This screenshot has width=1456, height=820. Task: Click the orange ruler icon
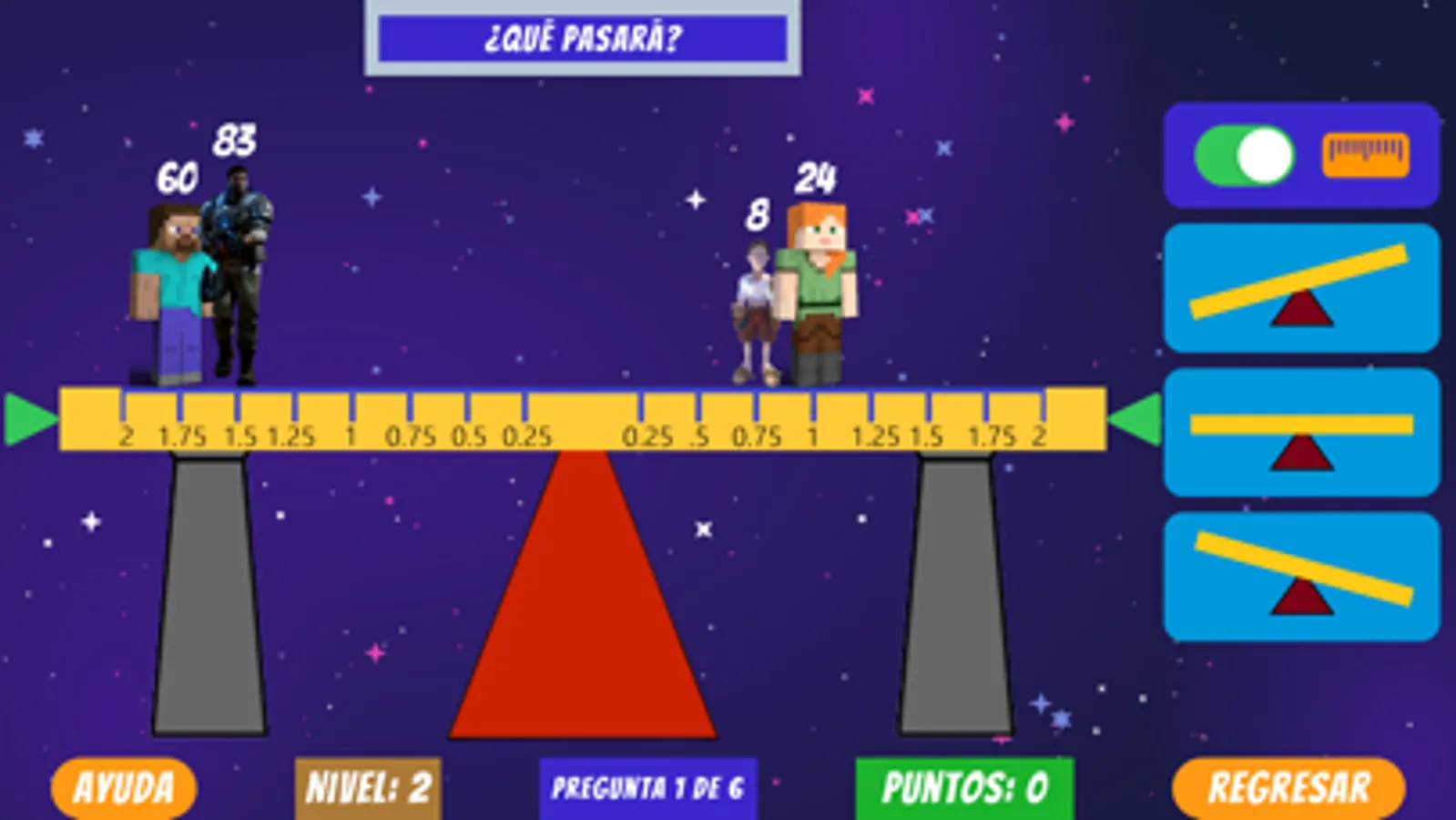pos(1363,153)
